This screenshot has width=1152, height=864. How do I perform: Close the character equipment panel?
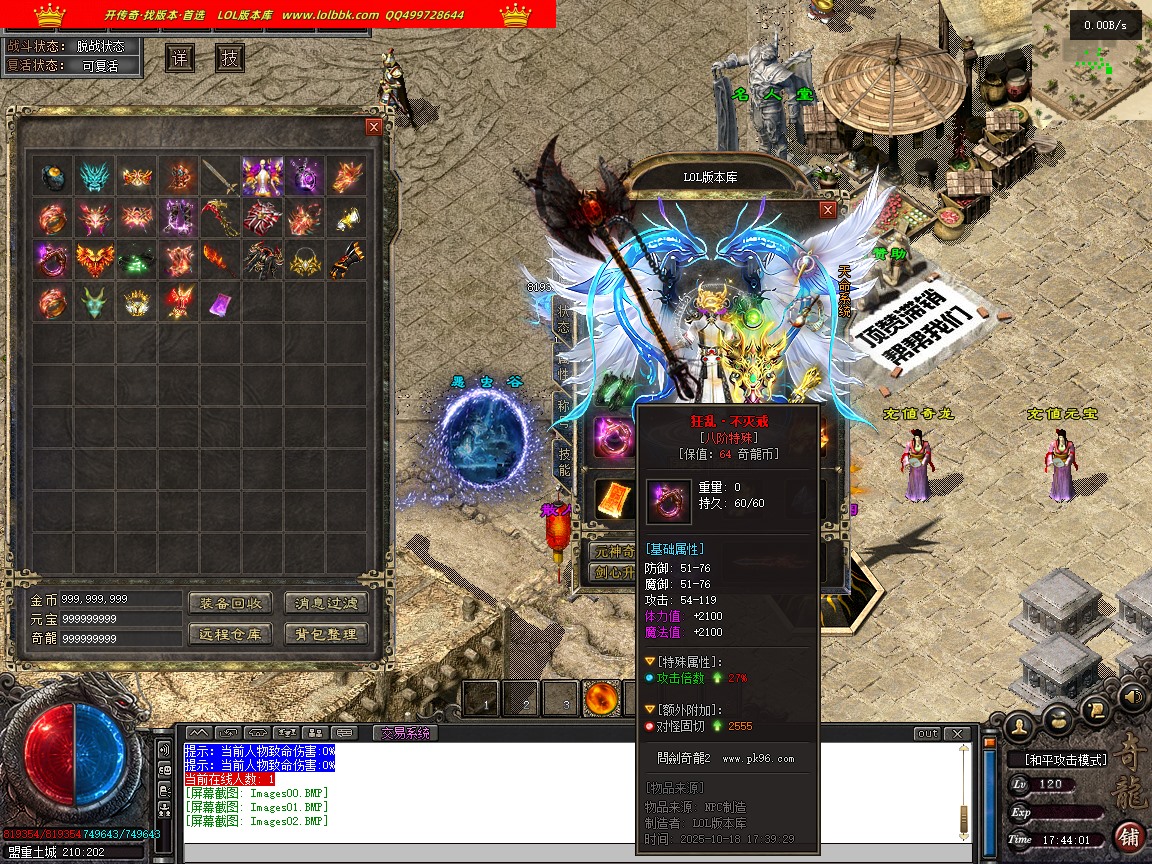point(827,210)
